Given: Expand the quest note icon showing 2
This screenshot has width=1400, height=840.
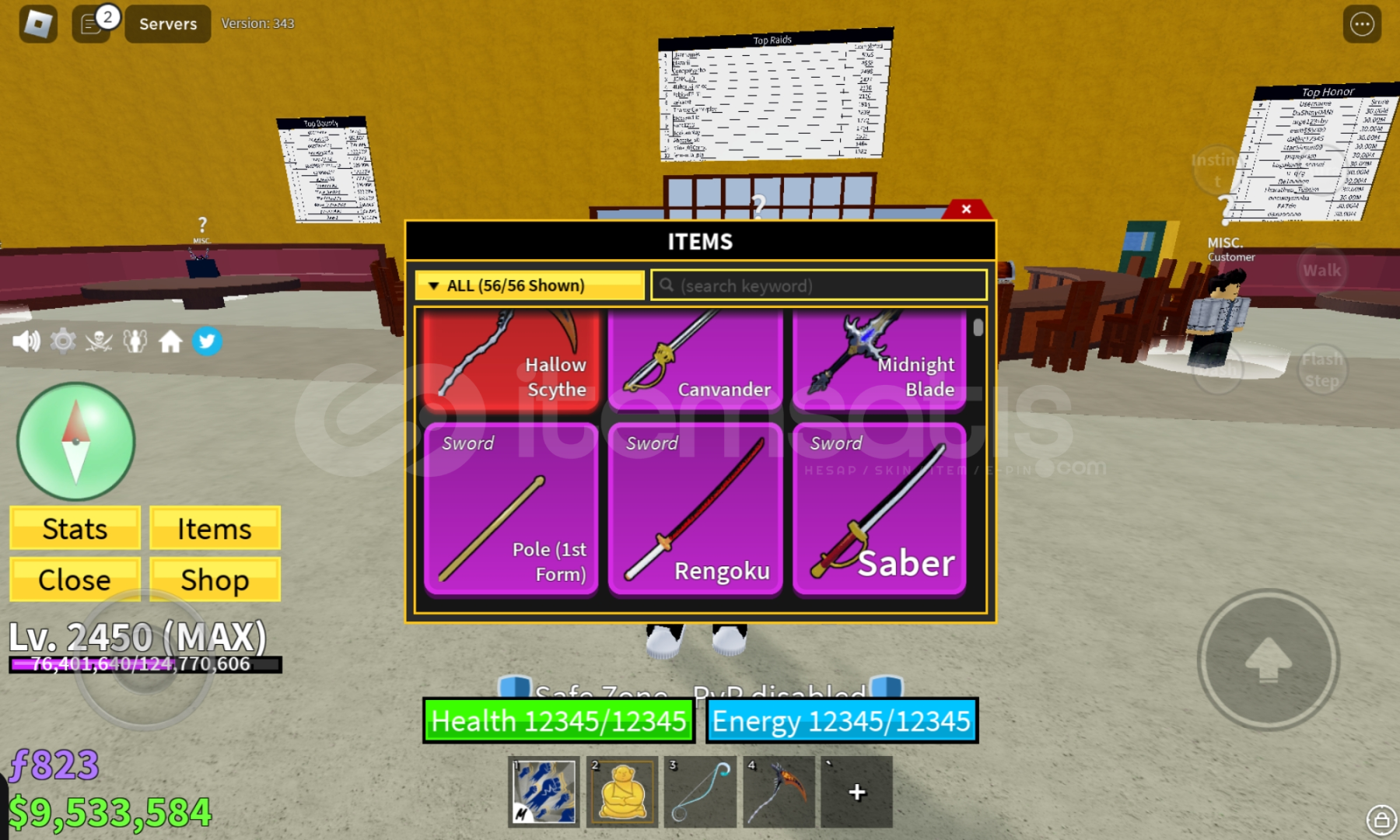Looking at the screenshot, I should [91, 23].
